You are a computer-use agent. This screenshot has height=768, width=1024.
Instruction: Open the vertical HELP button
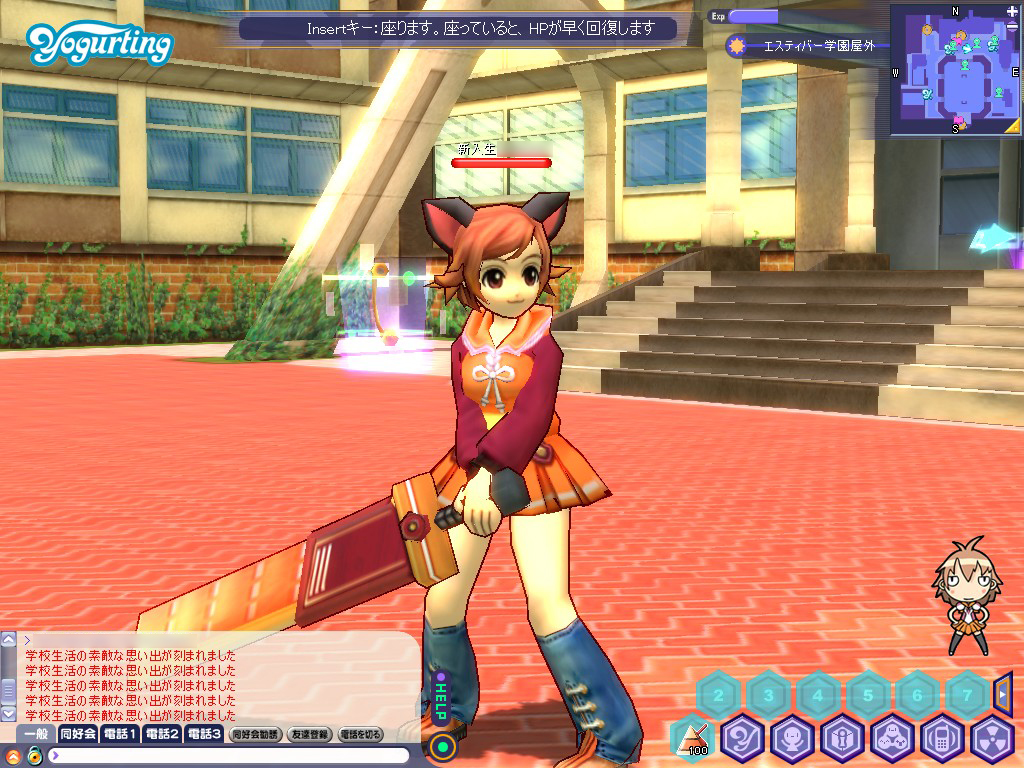440,699
